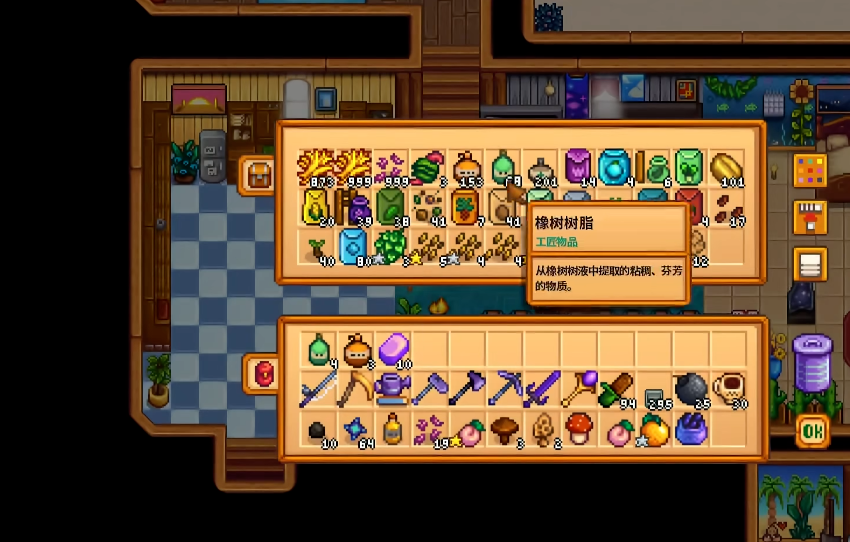This screenshot has height=542, width=850.
Task: Click the green OK button
Action: pos(811,430)
